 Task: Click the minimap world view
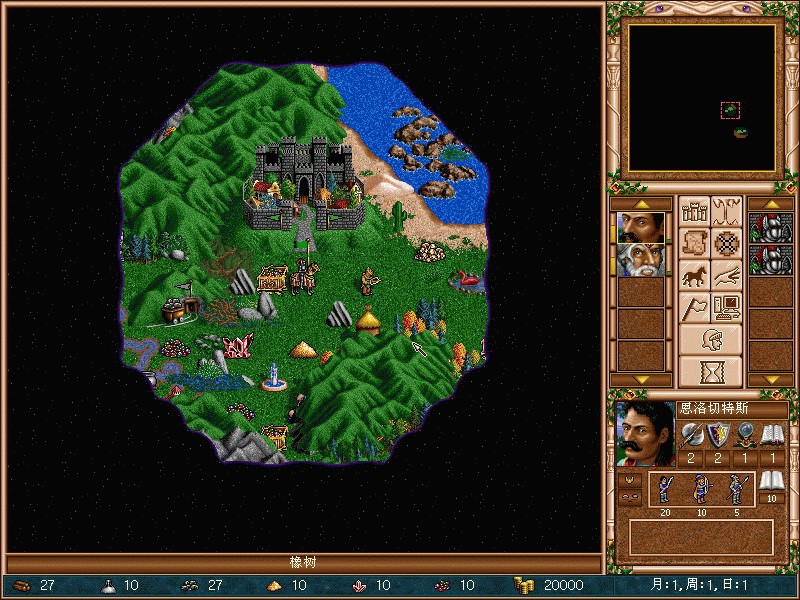700,99
